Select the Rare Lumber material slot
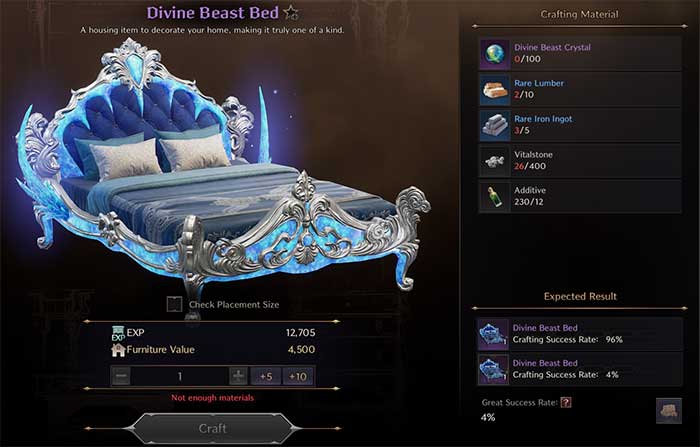 [496, 89]
